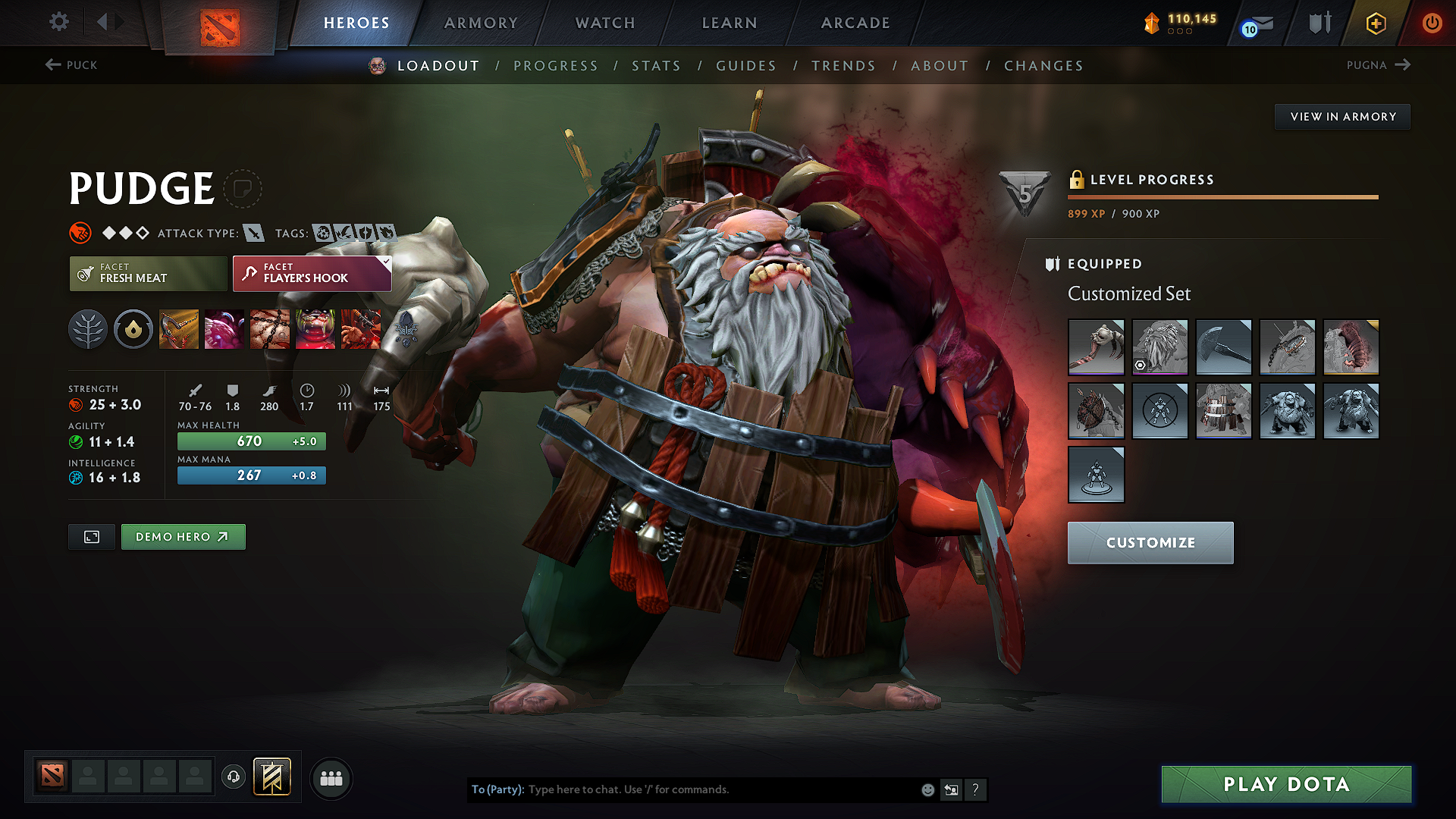Select the Rot ability icon

coord(224,329)
